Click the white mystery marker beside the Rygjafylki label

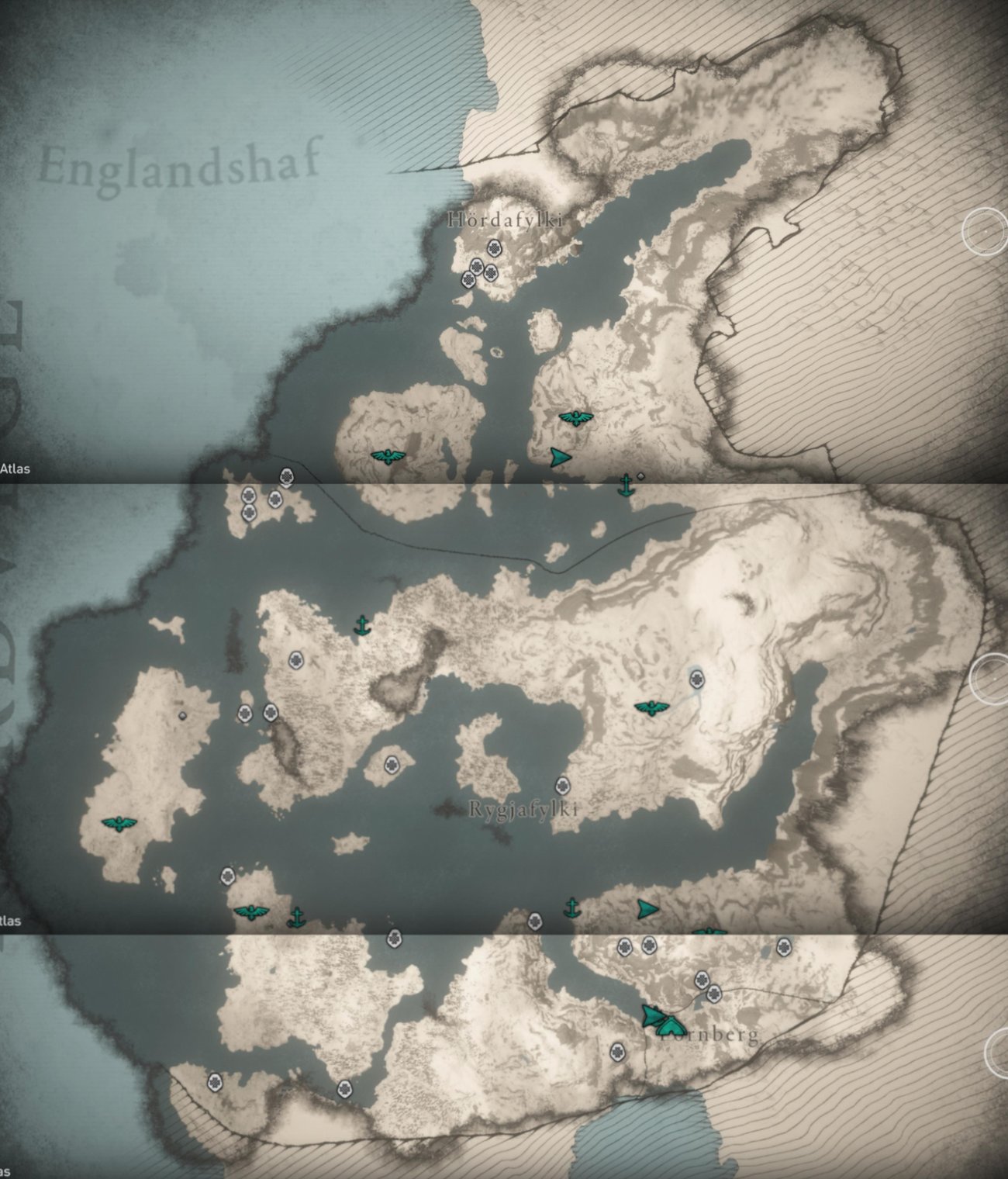(x=561, y=785)
